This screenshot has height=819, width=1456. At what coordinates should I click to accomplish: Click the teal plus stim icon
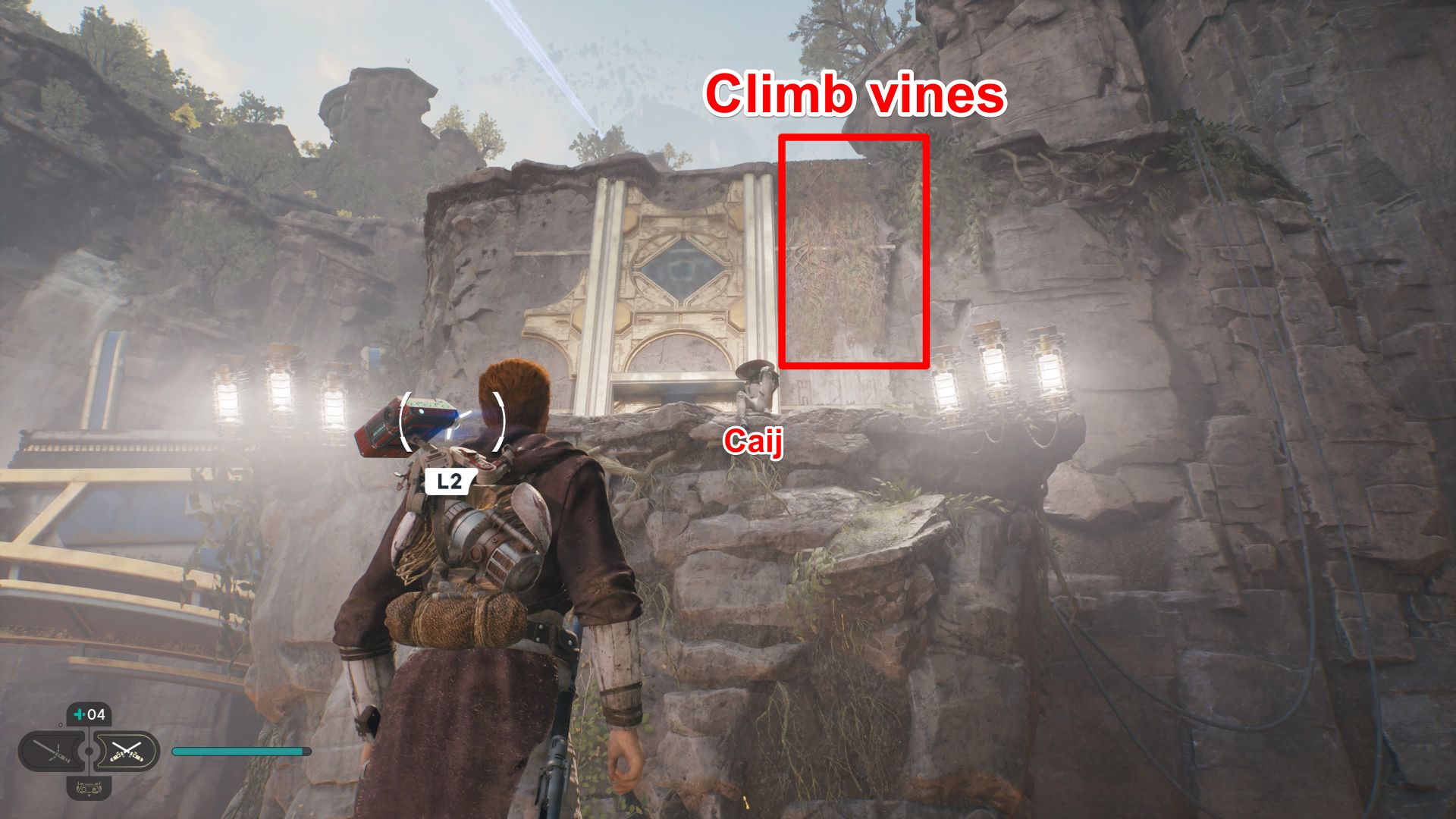point(77,713)
